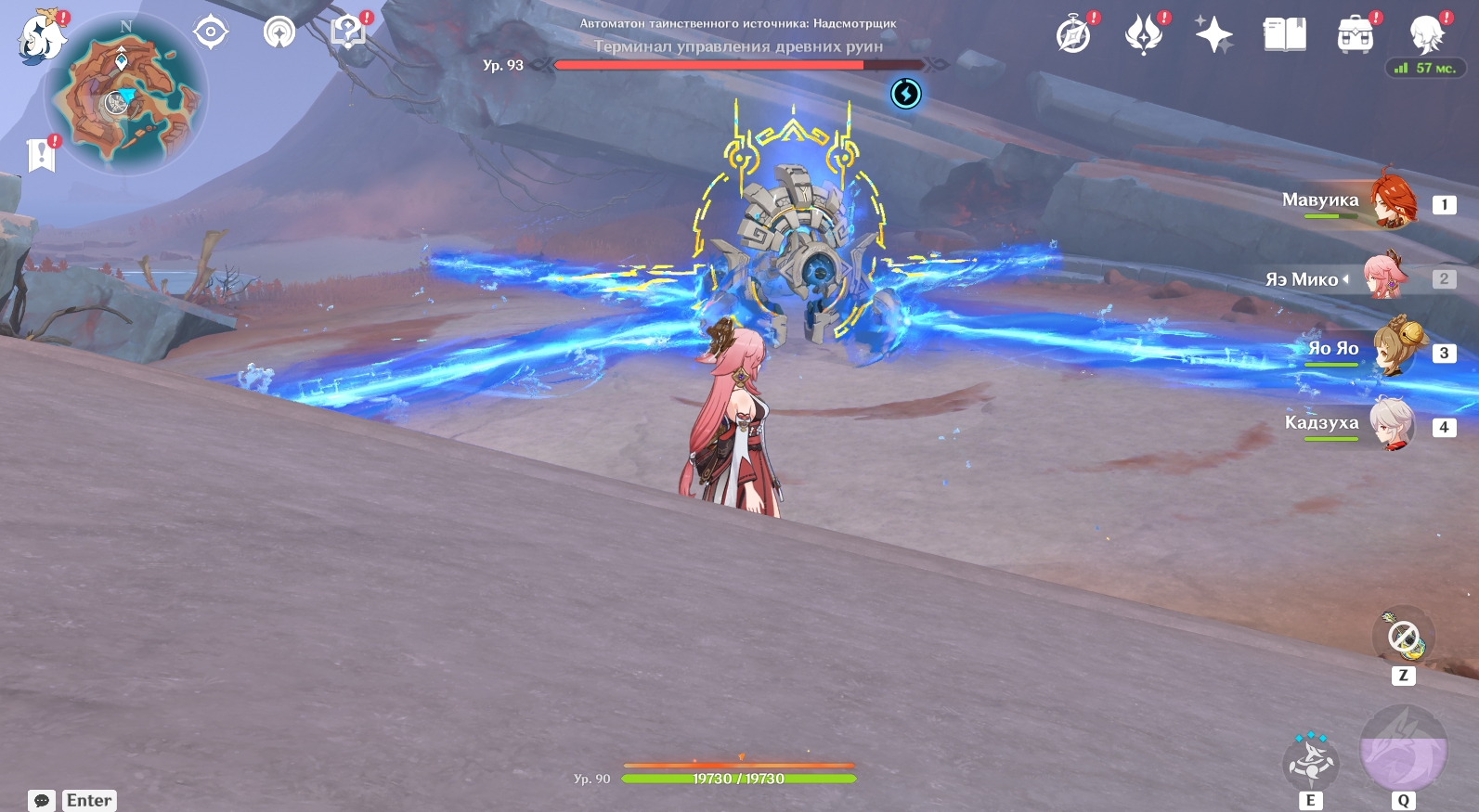Viewport: 1479px width, 812px height.
Task: Switch to party member Яо Яо
Action: (x=1393, y=350)
